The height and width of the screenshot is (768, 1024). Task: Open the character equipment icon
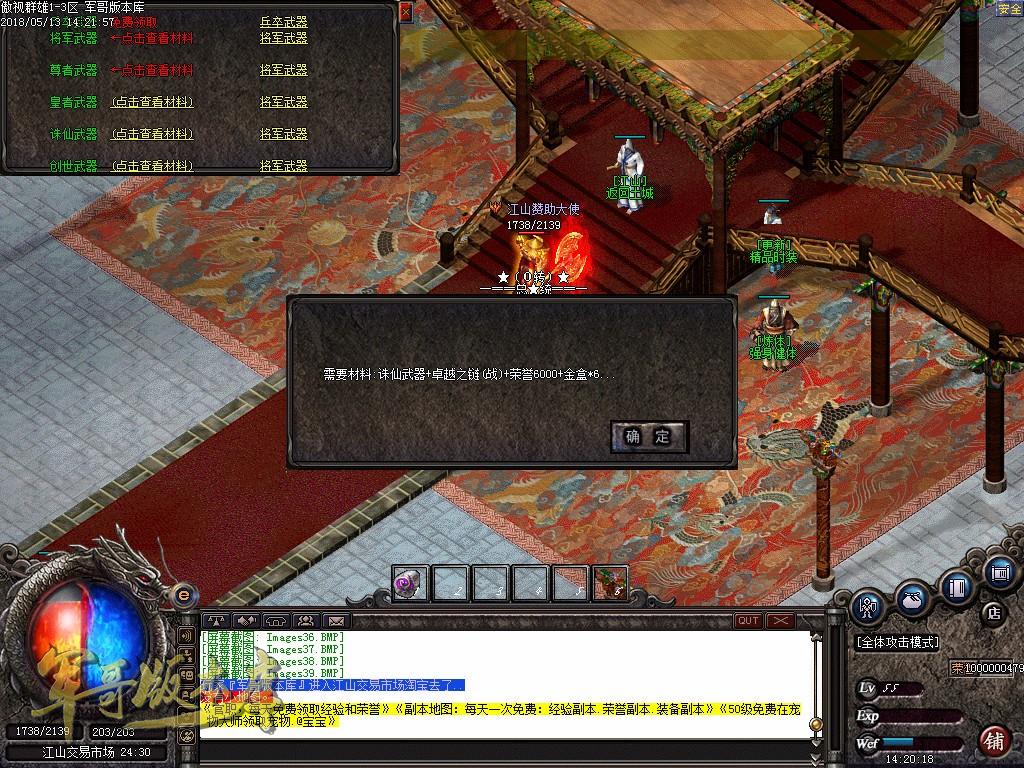click(x=867, y=605)
